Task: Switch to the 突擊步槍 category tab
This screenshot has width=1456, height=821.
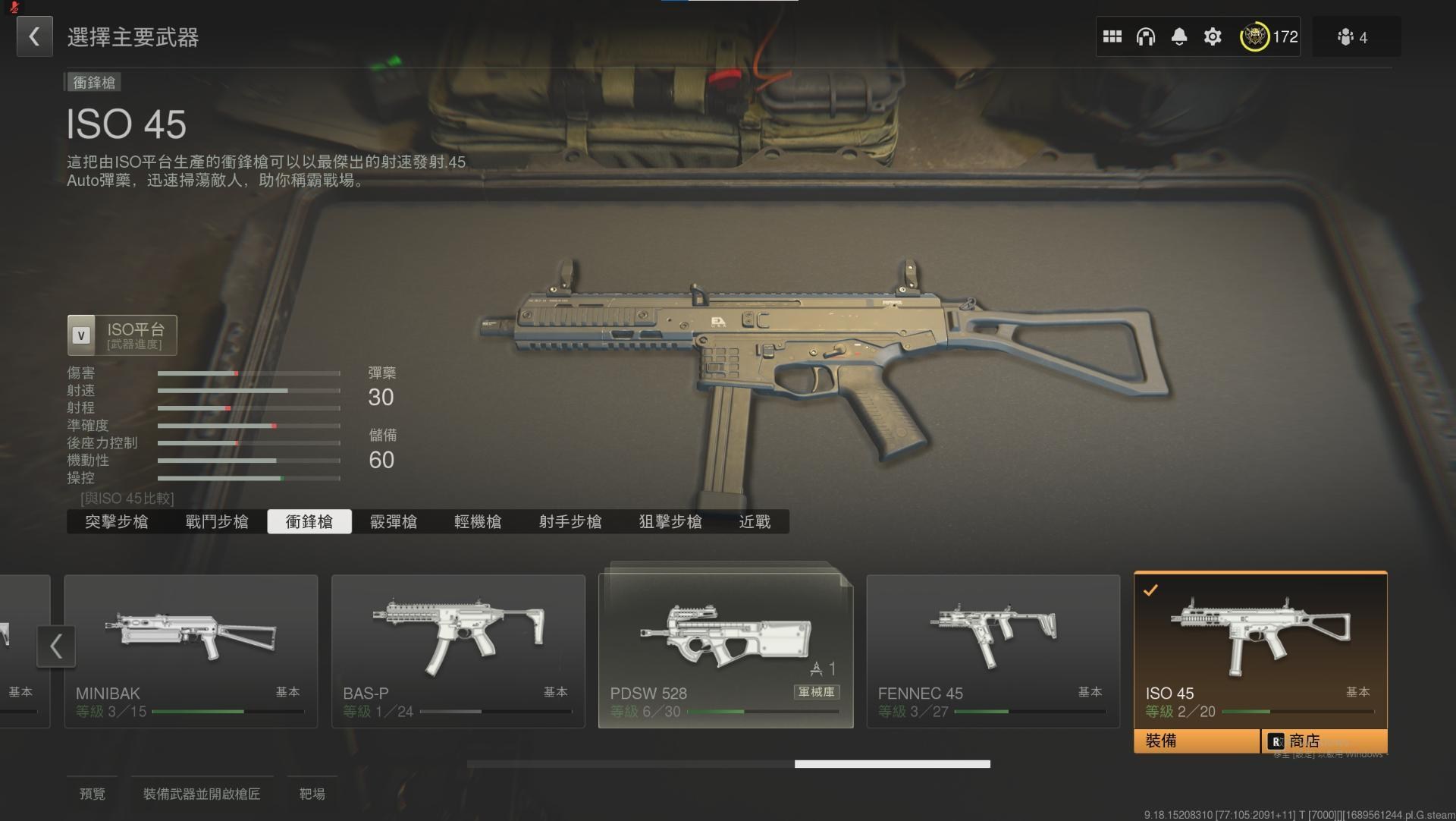Action: (116, 521)
